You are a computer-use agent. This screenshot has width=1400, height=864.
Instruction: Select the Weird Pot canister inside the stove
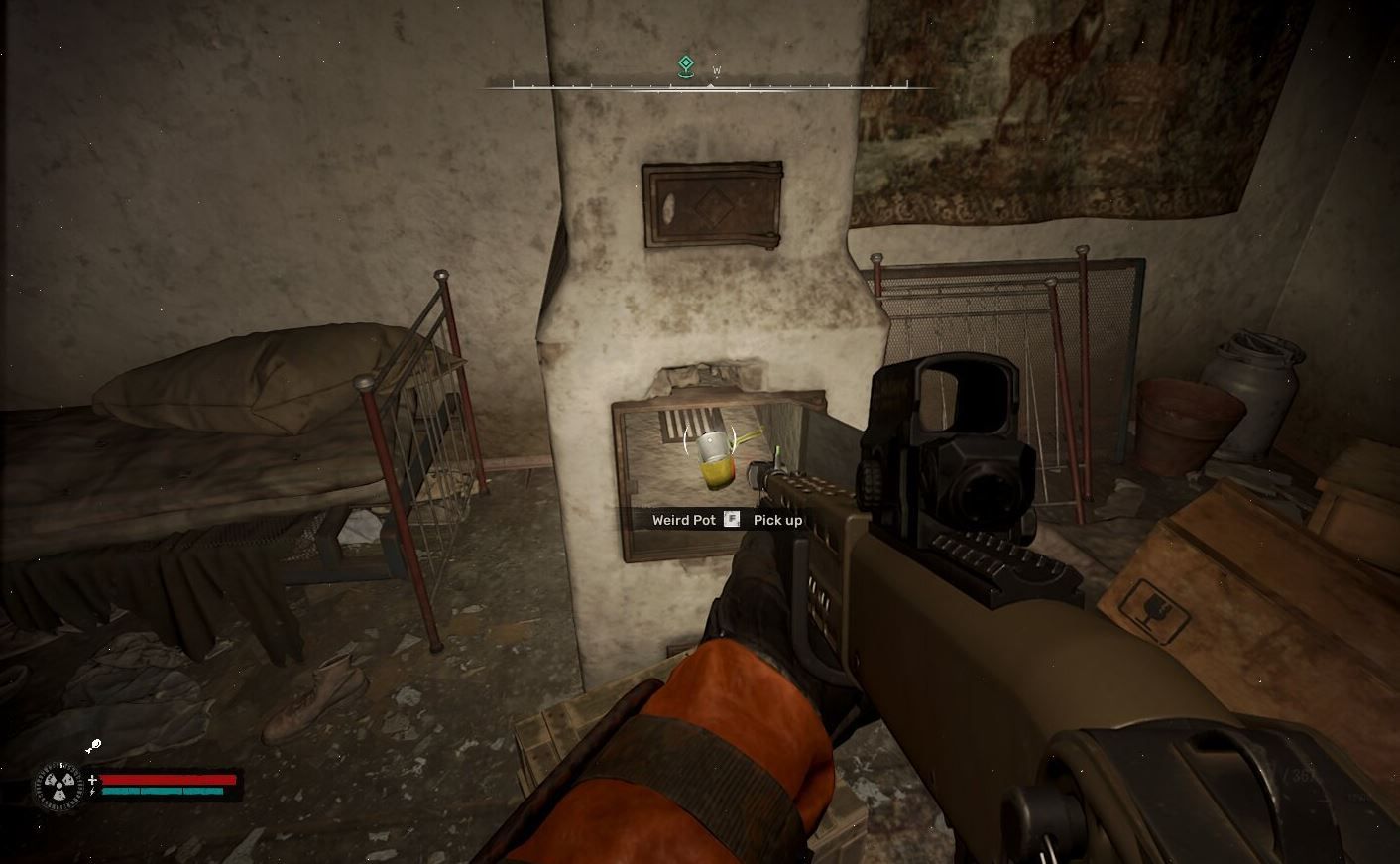click(x=714, y=458)
